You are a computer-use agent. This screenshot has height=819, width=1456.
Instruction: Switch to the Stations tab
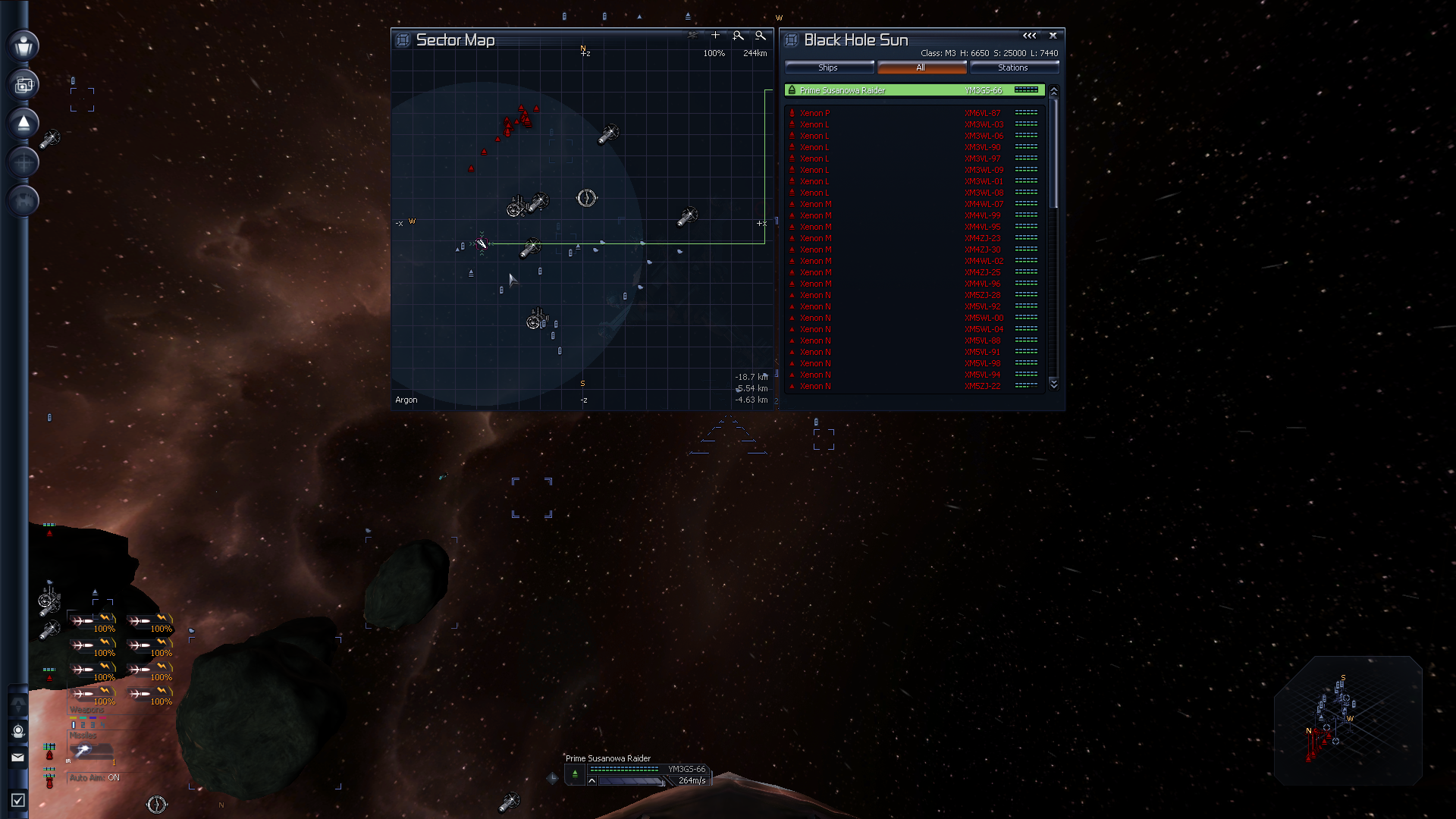[1013, 67]
